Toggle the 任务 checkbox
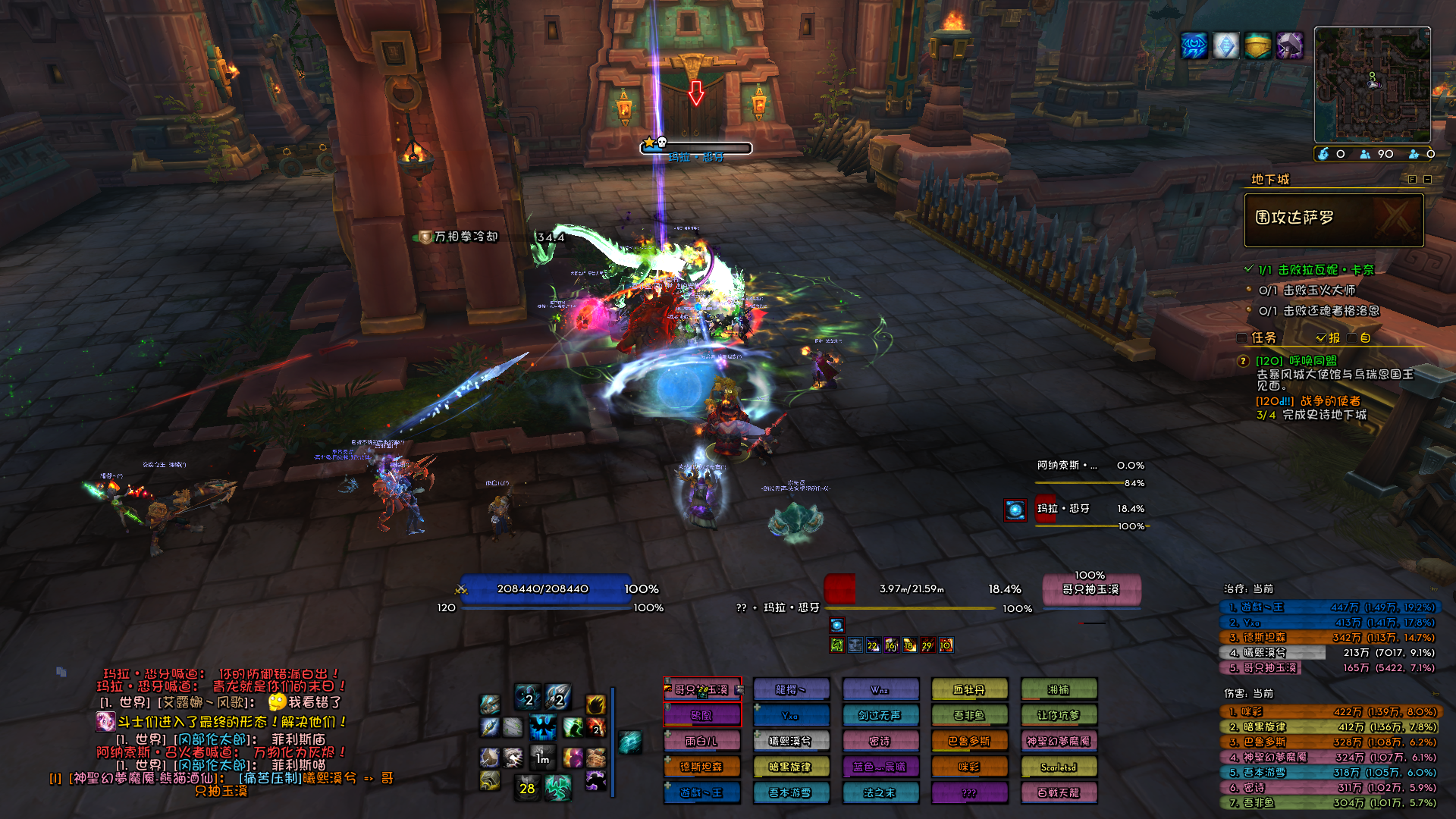1456x819 pixels. [1241, 338]
